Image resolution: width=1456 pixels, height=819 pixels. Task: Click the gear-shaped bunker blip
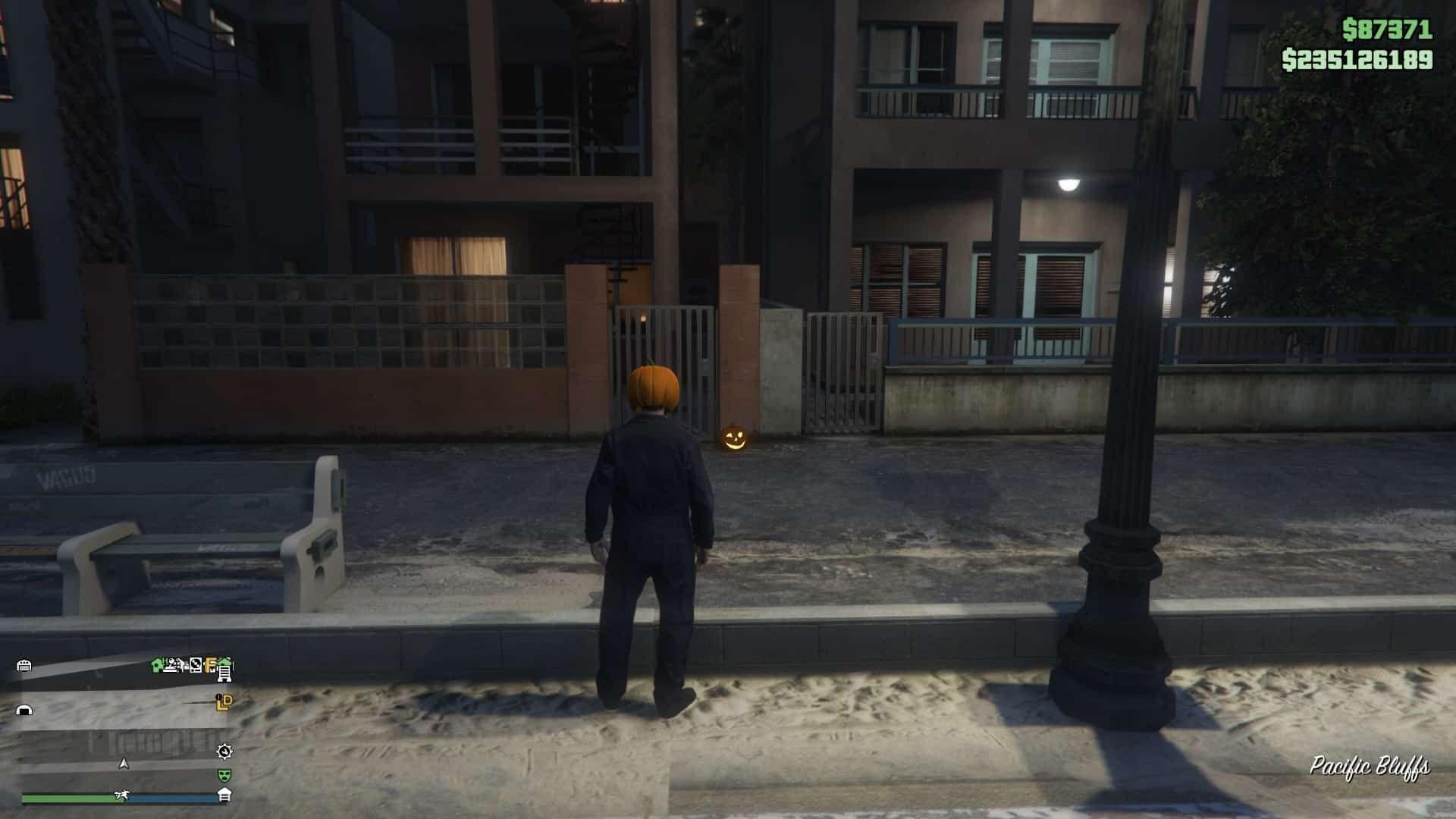(224, 753)
